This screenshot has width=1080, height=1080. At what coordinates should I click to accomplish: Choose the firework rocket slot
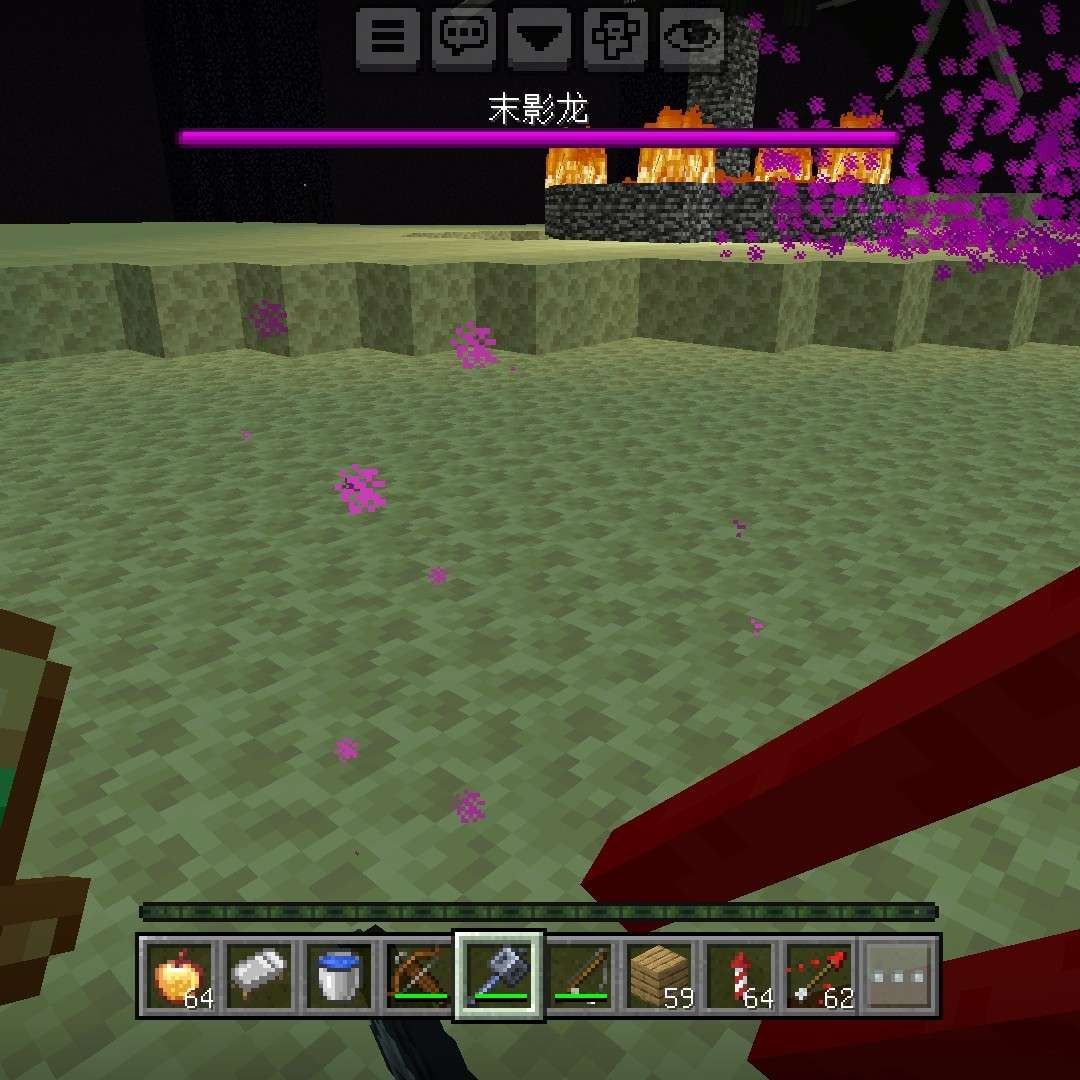[740, 976]
